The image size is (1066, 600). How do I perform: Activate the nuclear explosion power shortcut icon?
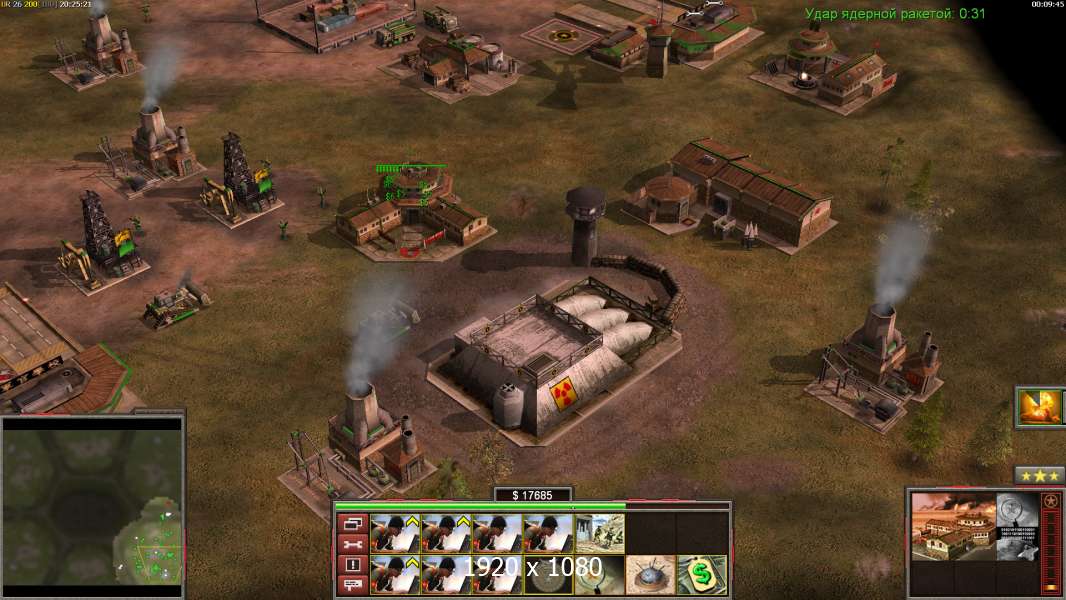[x=1042, y=407]
